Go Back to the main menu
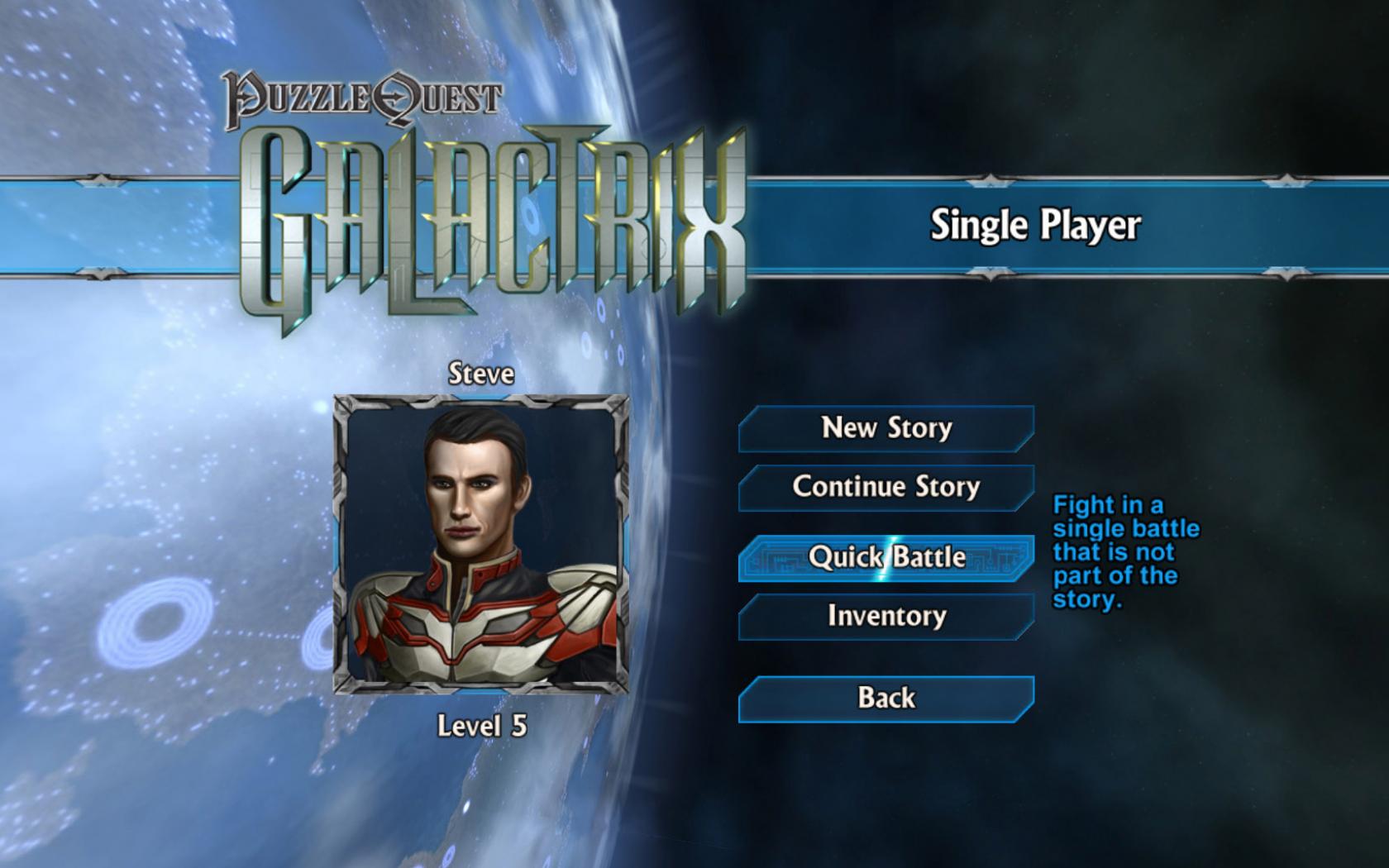This screenshot has width=1389, height=868. coord(885,698)
